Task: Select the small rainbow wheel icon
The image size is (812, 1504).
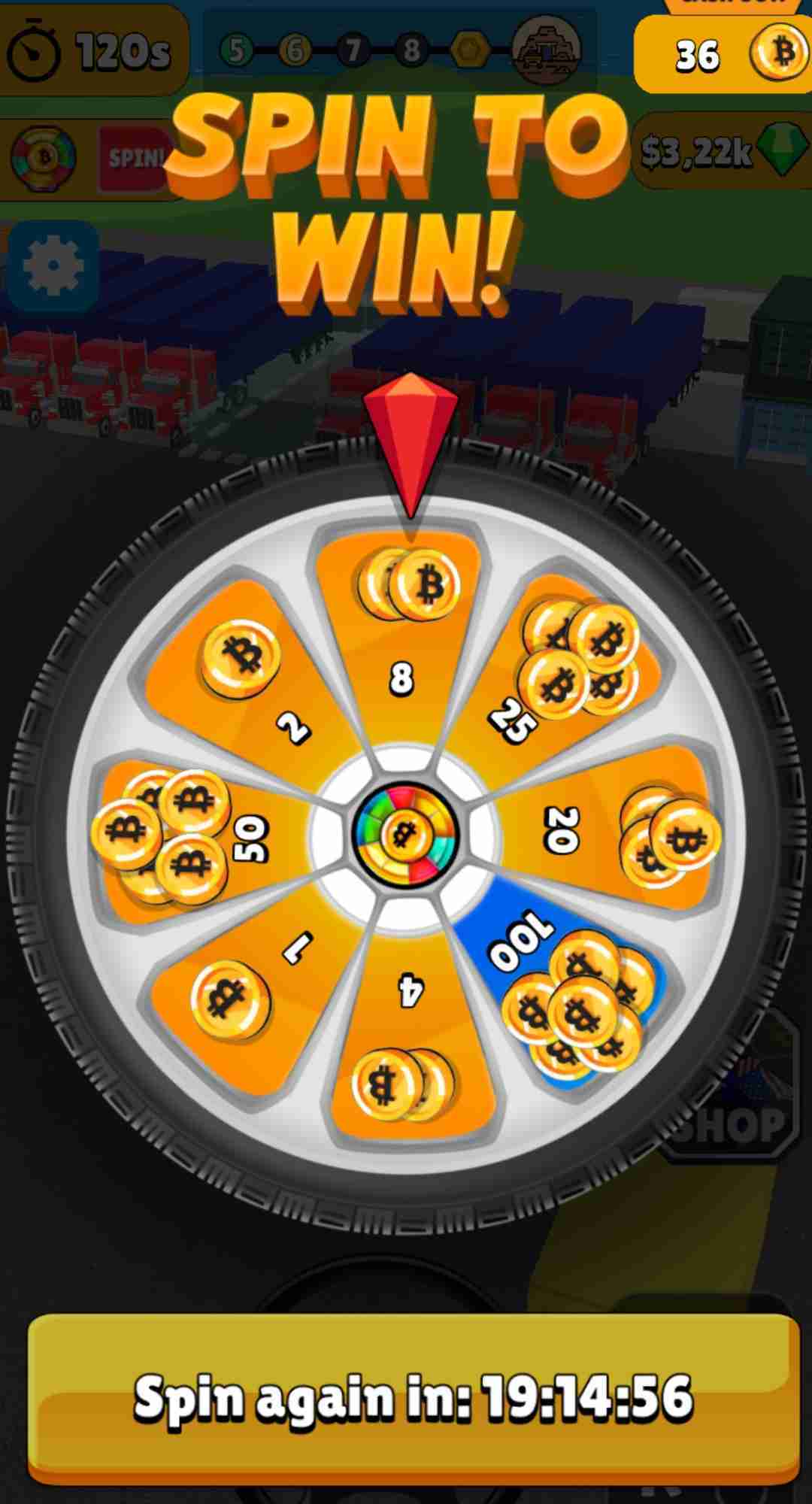Action: click(x=44, y=158)
